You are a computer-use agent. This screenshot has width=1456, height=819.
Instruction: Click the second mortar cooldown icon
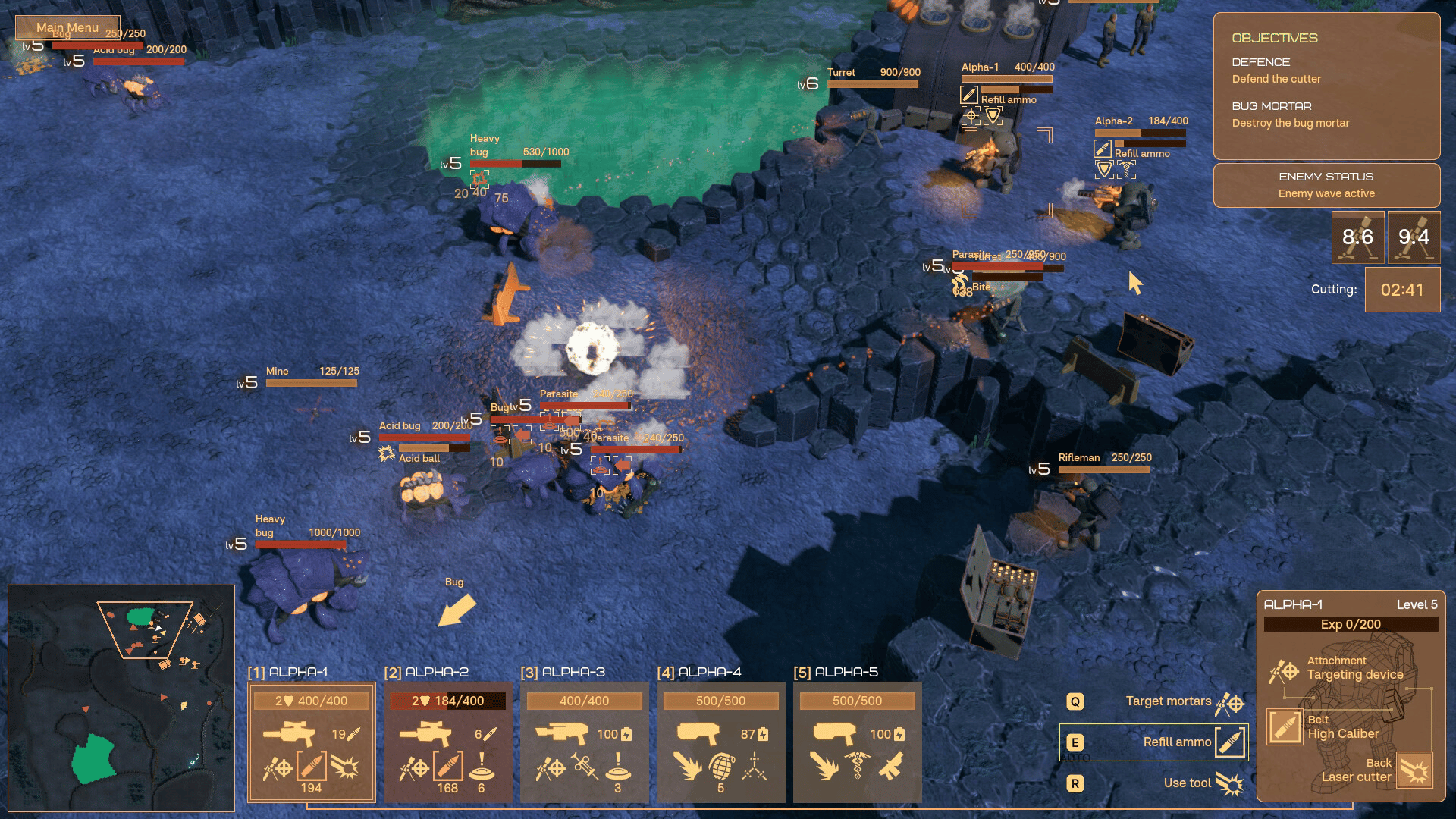[x=1414, y=237]
